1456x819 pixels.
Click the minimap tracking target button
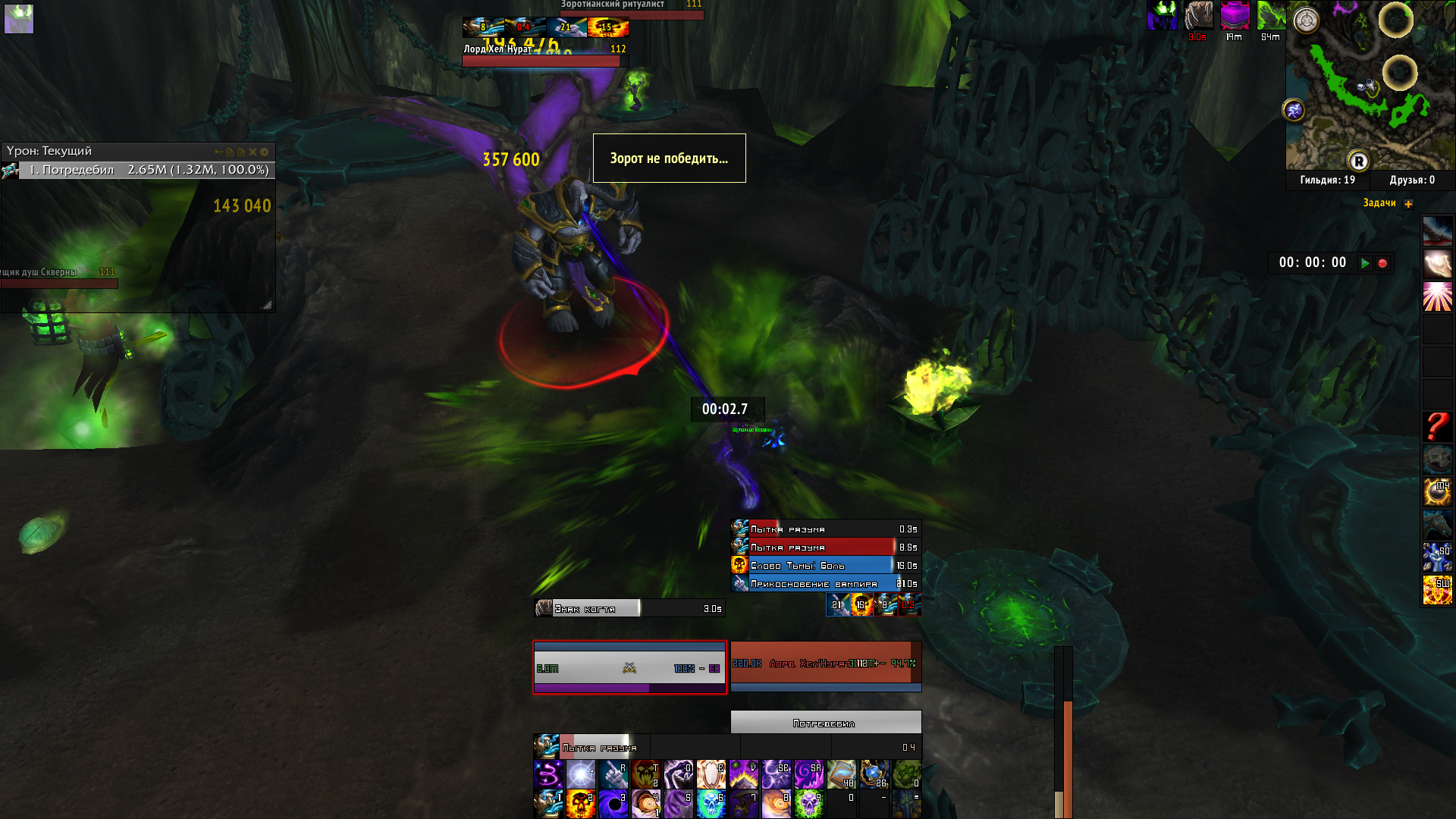1306,20
